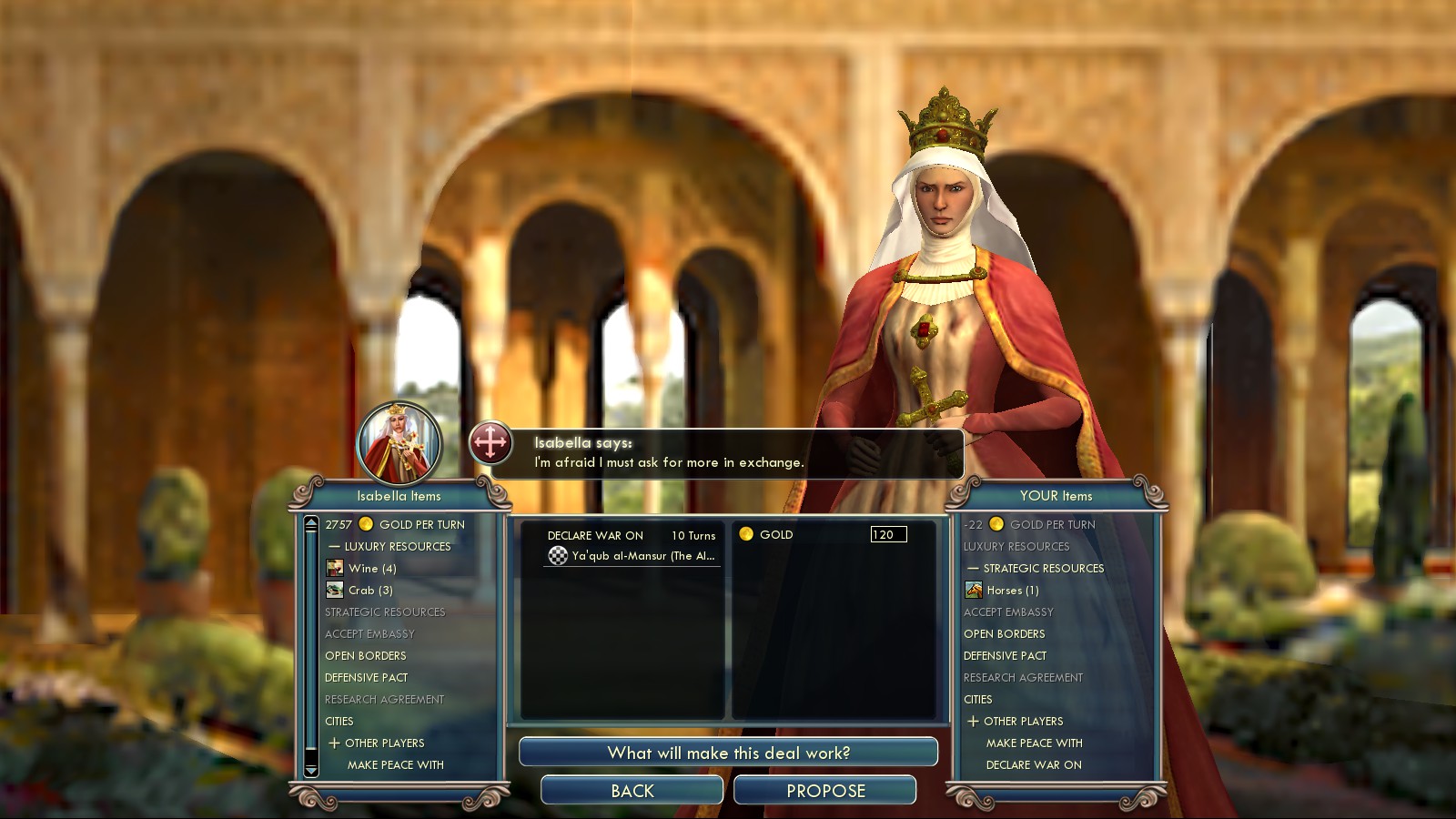This screenshot has width=1456, height=819.
Task: Select Isabella's Crab luxury resource
Action: (x=369, y=591)
